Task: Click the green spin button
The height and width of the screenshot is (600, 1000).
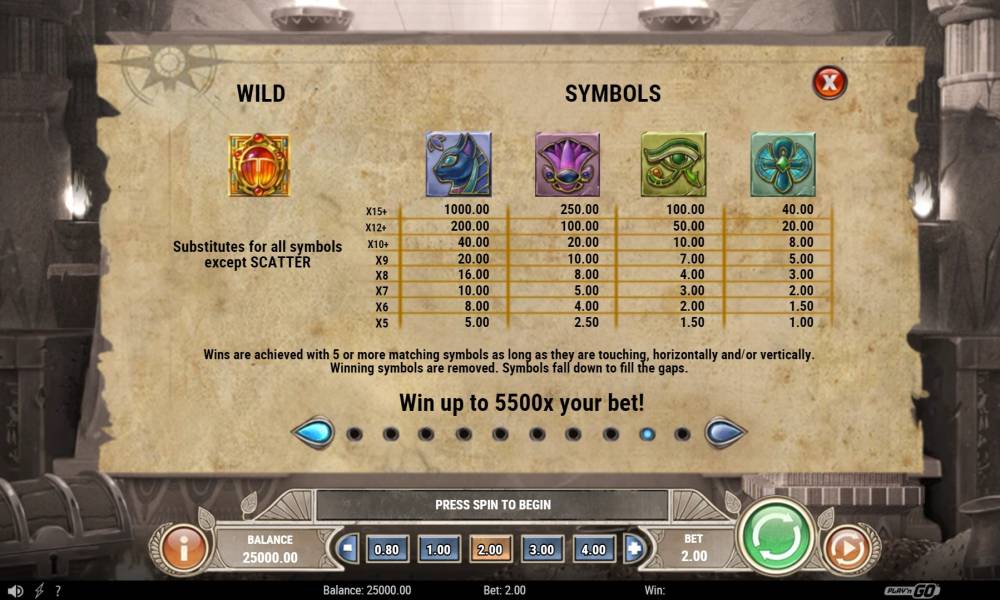Action: click(777, 538)
